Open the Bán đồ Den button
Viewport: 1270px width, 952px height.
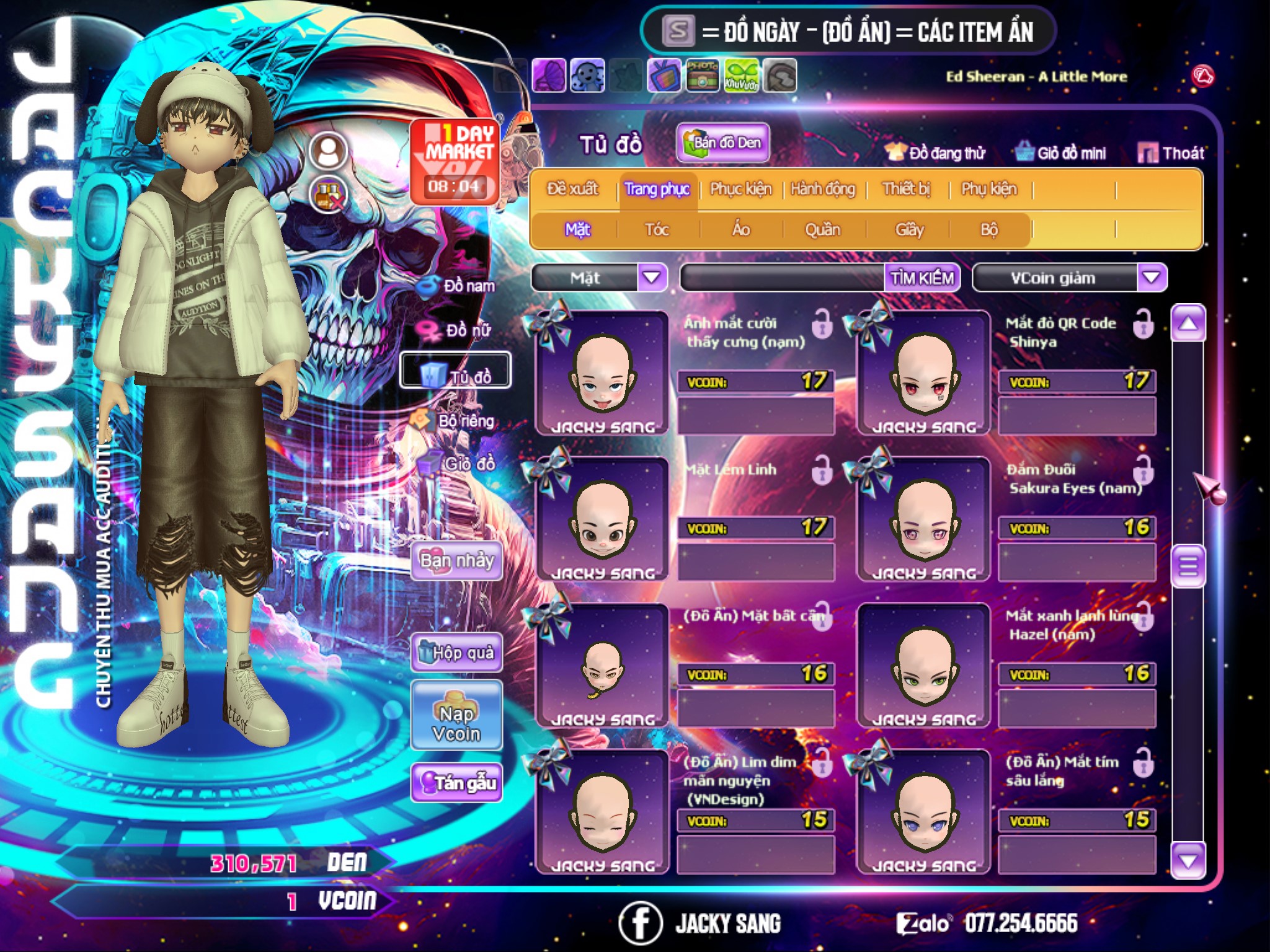tap(723, 143)
